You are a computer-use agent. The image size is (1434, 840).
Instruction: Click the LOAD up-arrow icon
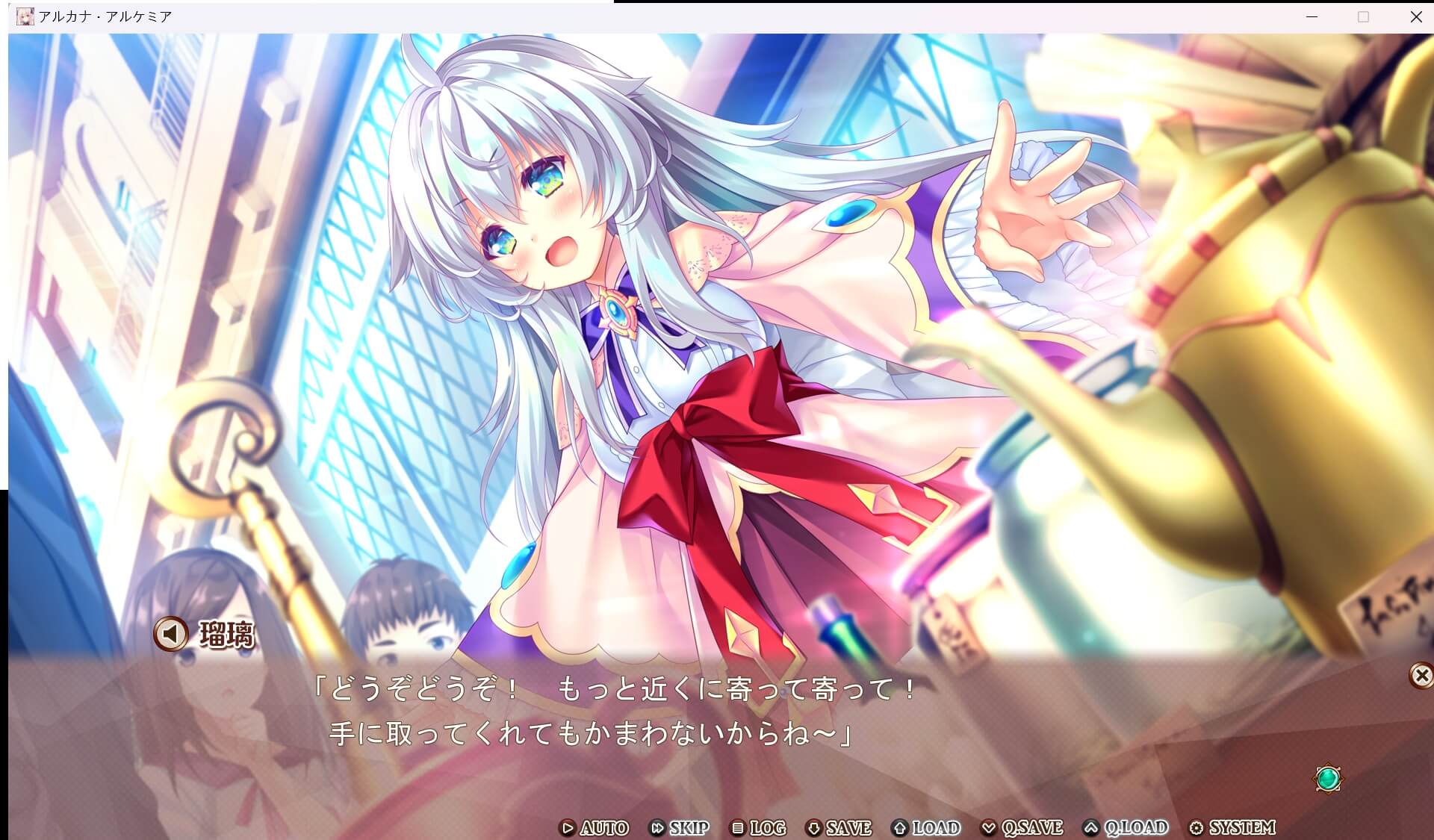point(898,828)
